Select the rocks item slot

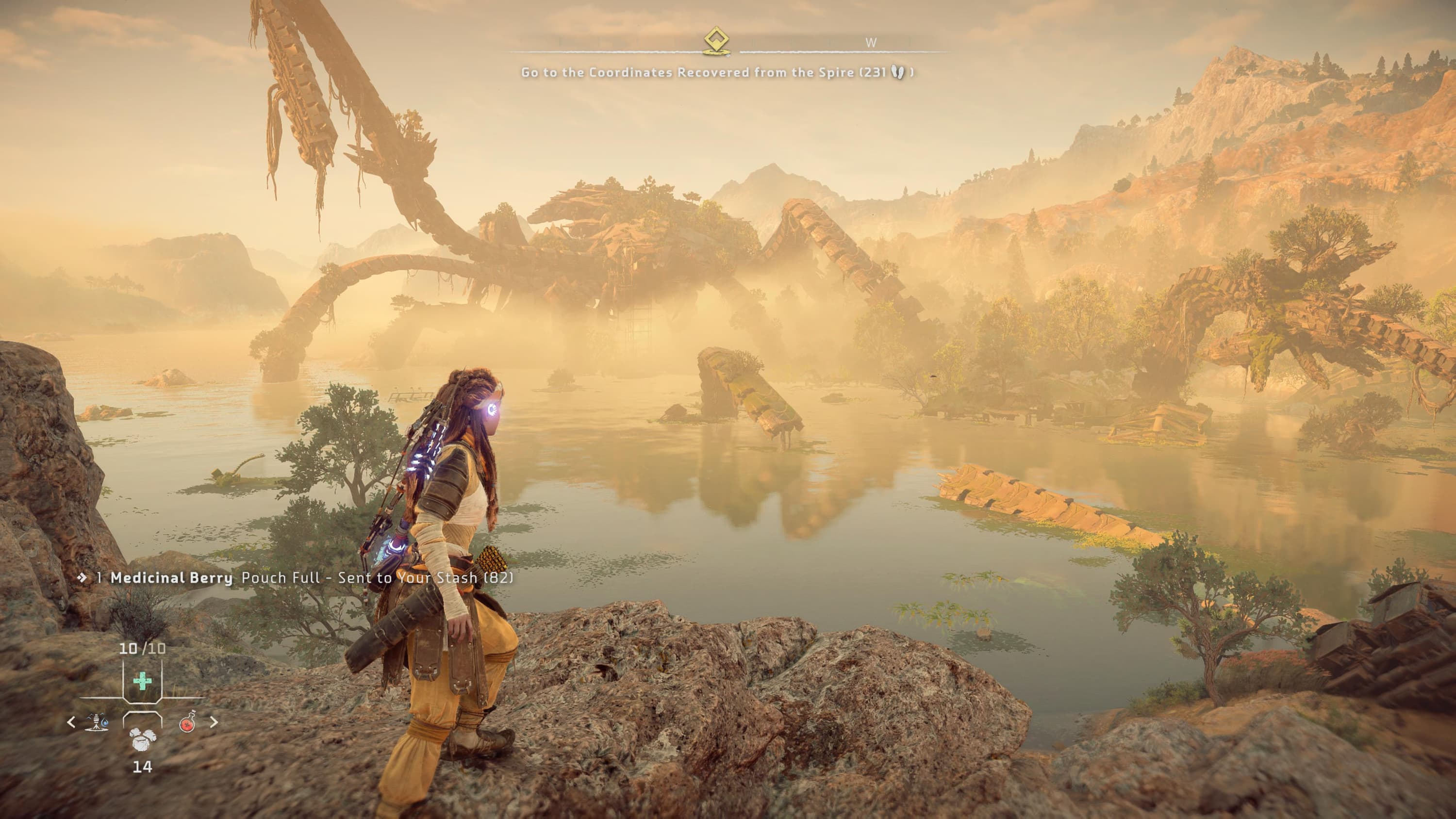(x=142, y=737)
